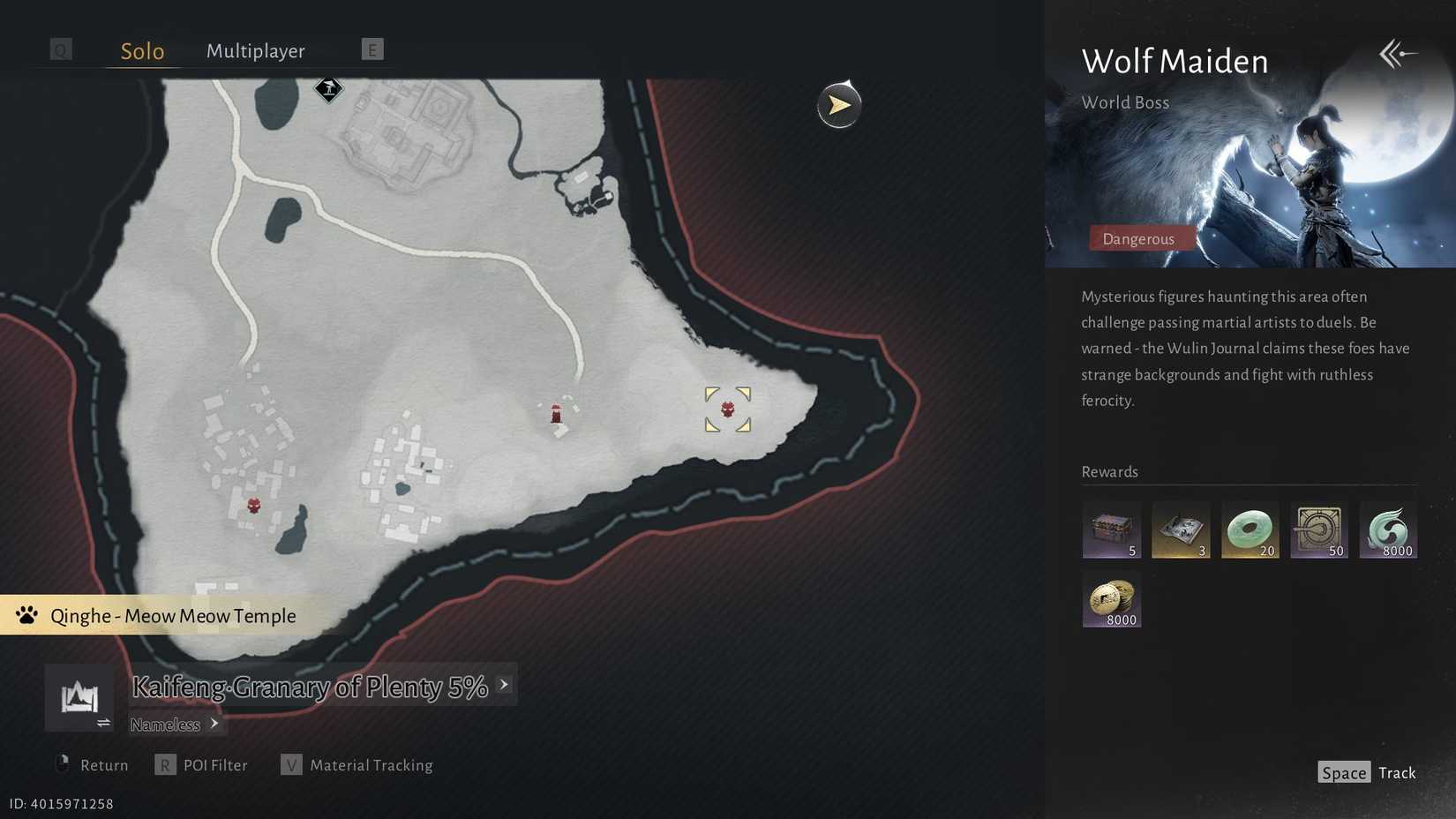
Task: Open the scroll reward item showing 3
Action: point(1181,530)
